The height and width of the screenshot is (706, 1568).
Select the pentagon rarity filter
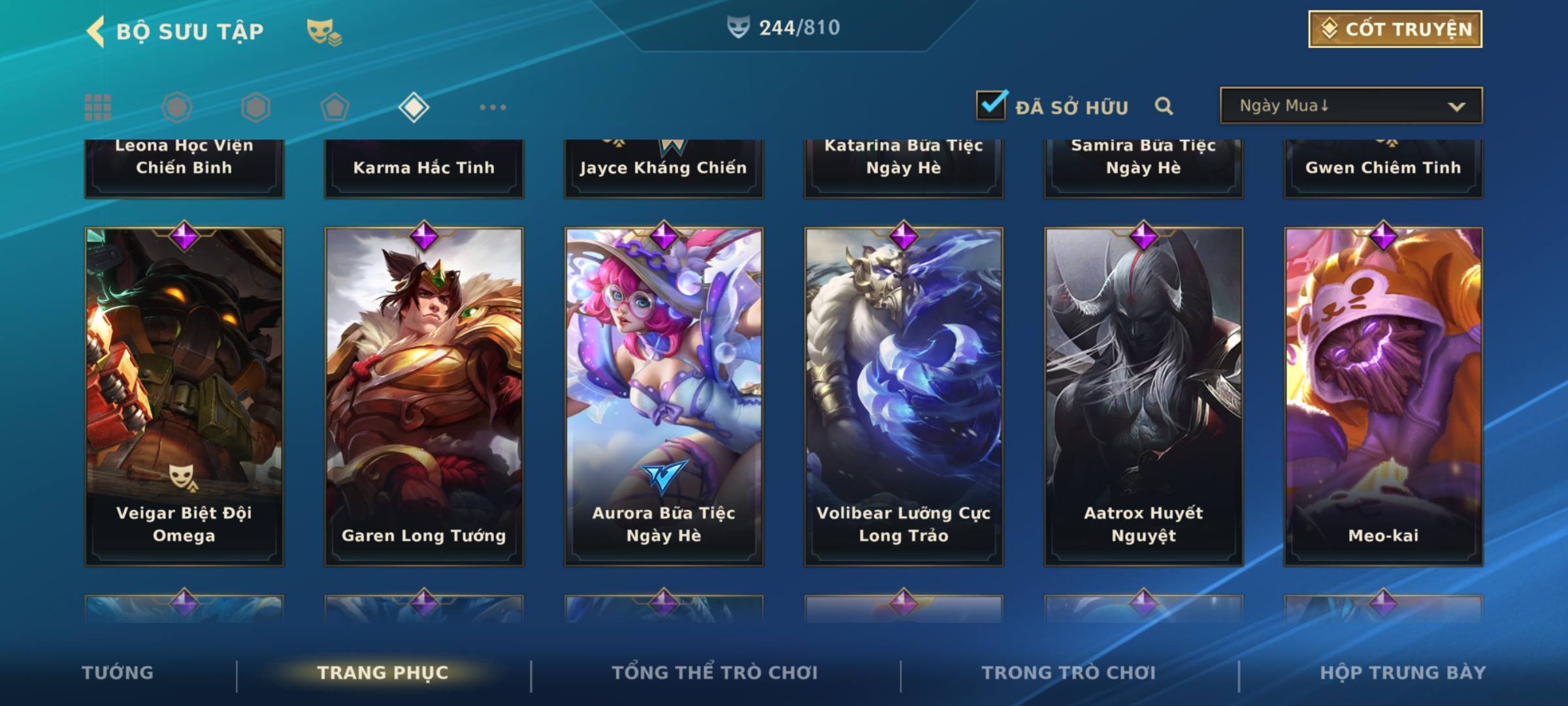tap(335, 107)
